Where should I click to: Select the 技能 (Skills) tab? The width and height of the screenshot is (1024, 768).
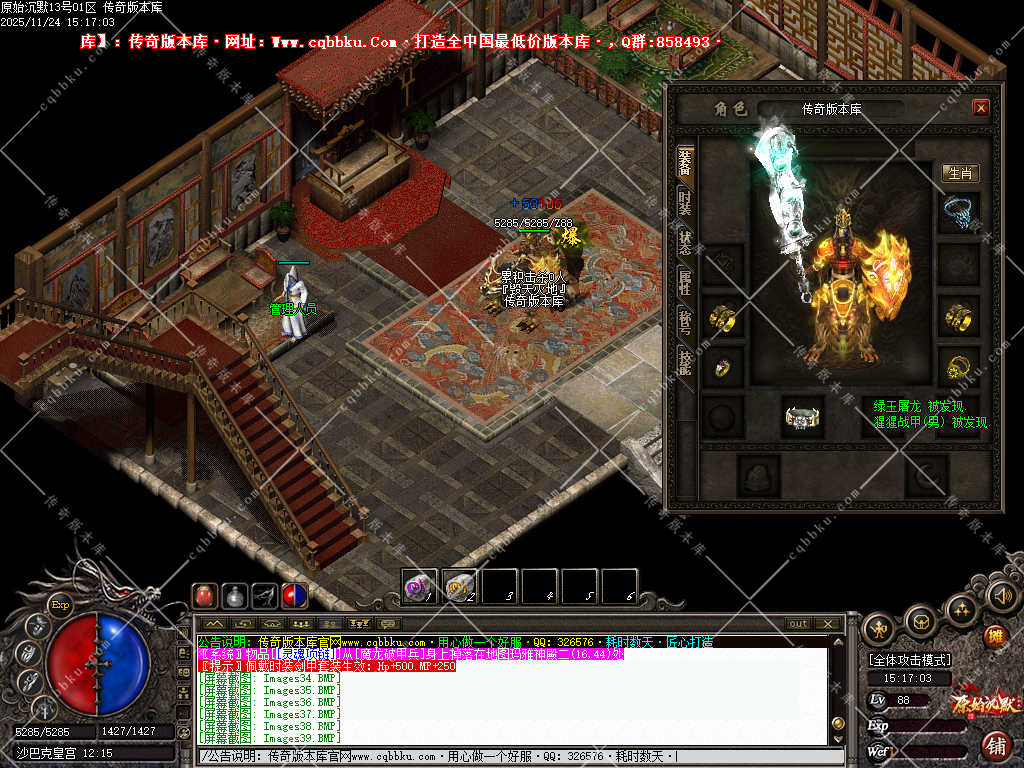[685, 362]
